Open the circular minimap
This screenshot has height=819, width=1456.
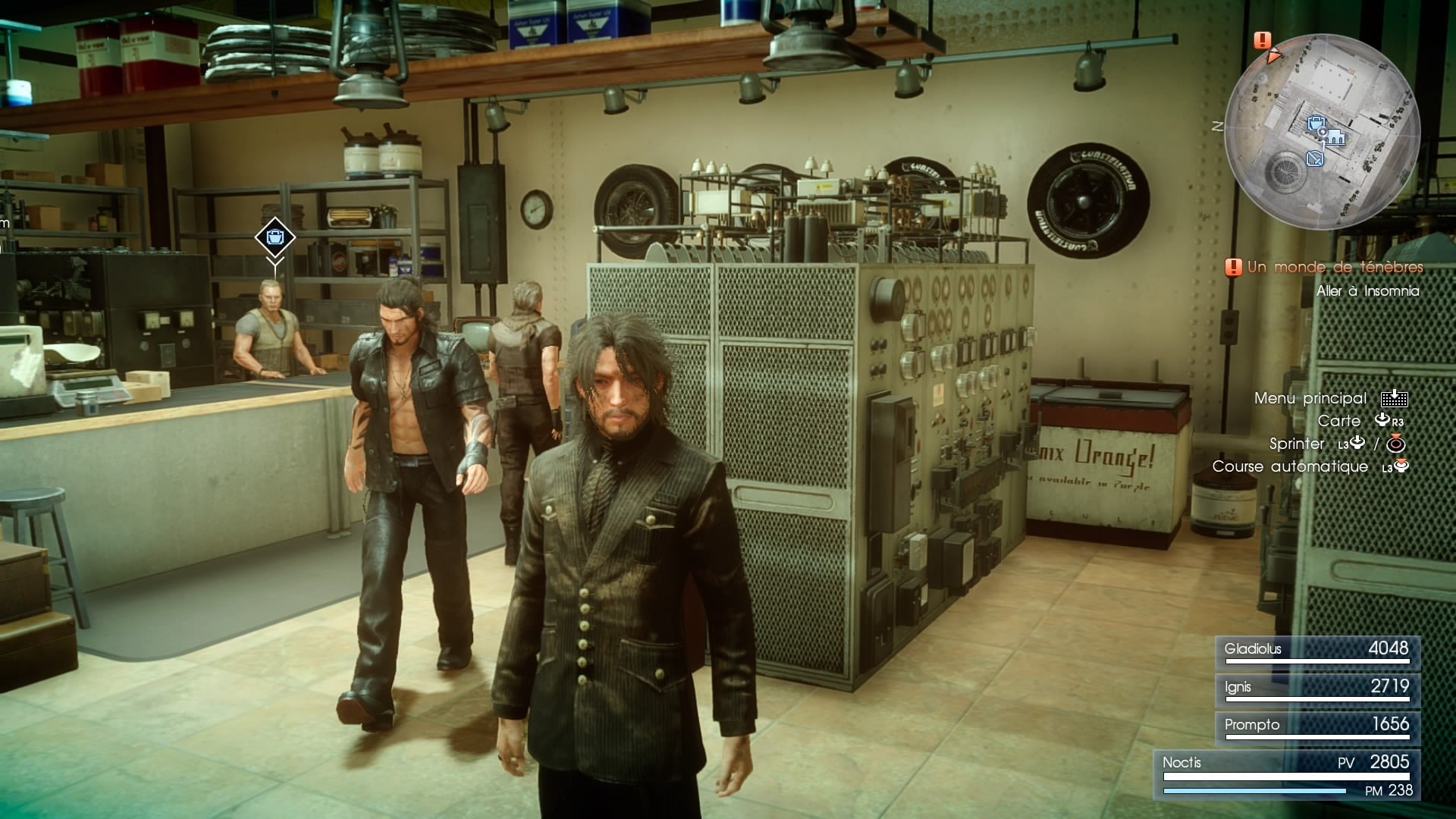1322,131
